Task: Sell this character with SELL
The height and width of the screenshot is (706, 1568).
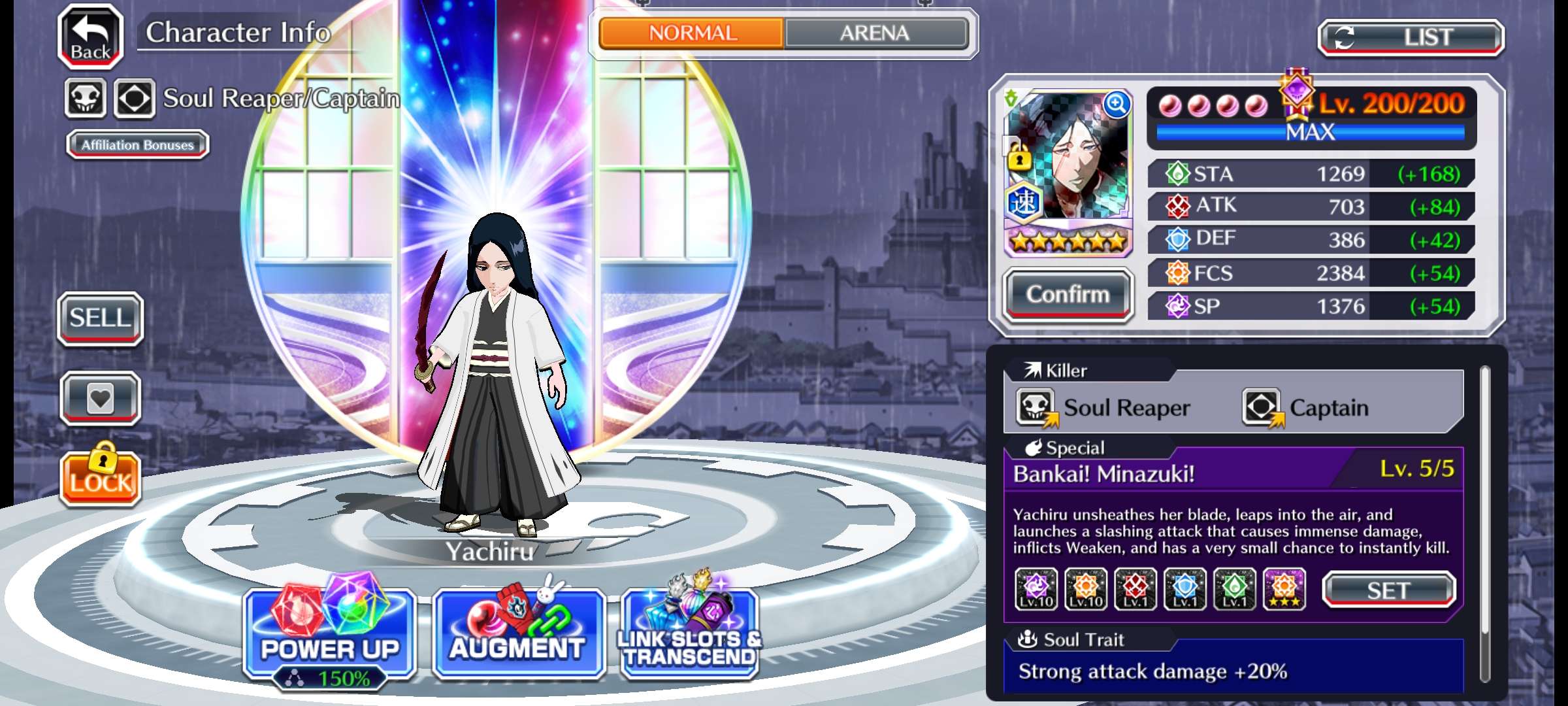Action: coord(101,318)
